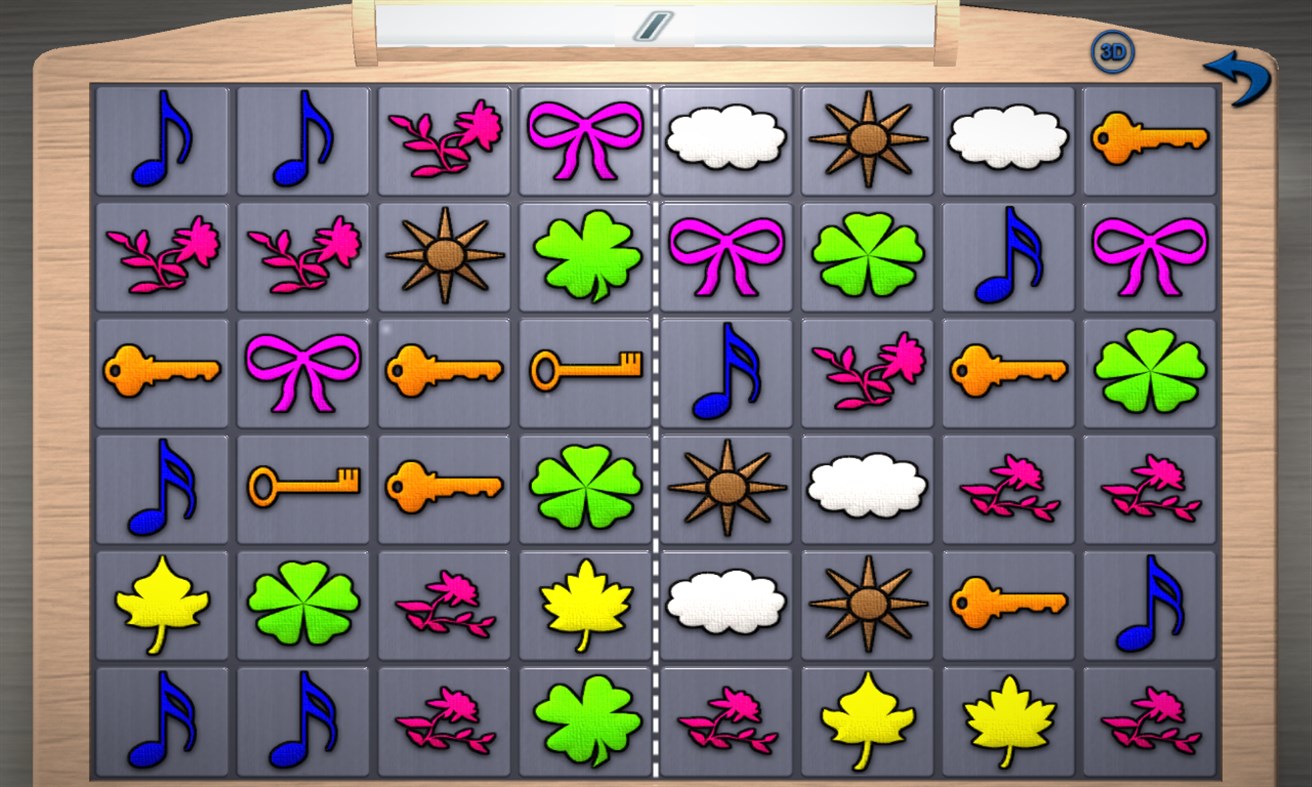Select the pink bow tile in the second row right side

pos(1150,255)
